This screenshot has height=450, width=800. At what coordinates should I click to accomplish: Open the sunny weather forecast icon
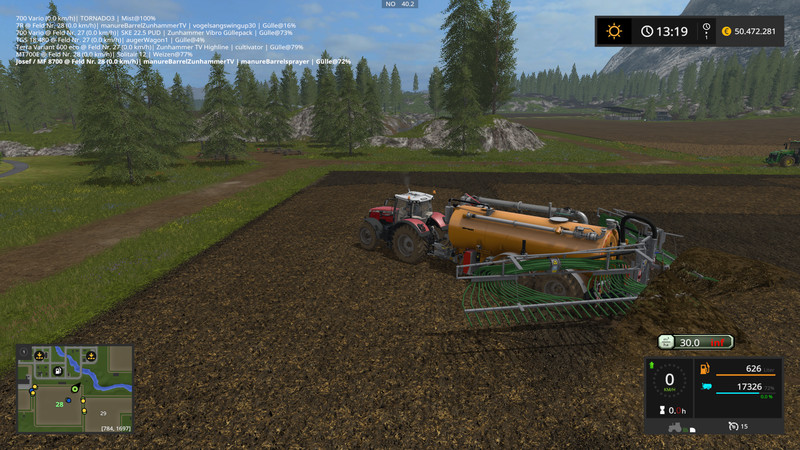(613, 32)
